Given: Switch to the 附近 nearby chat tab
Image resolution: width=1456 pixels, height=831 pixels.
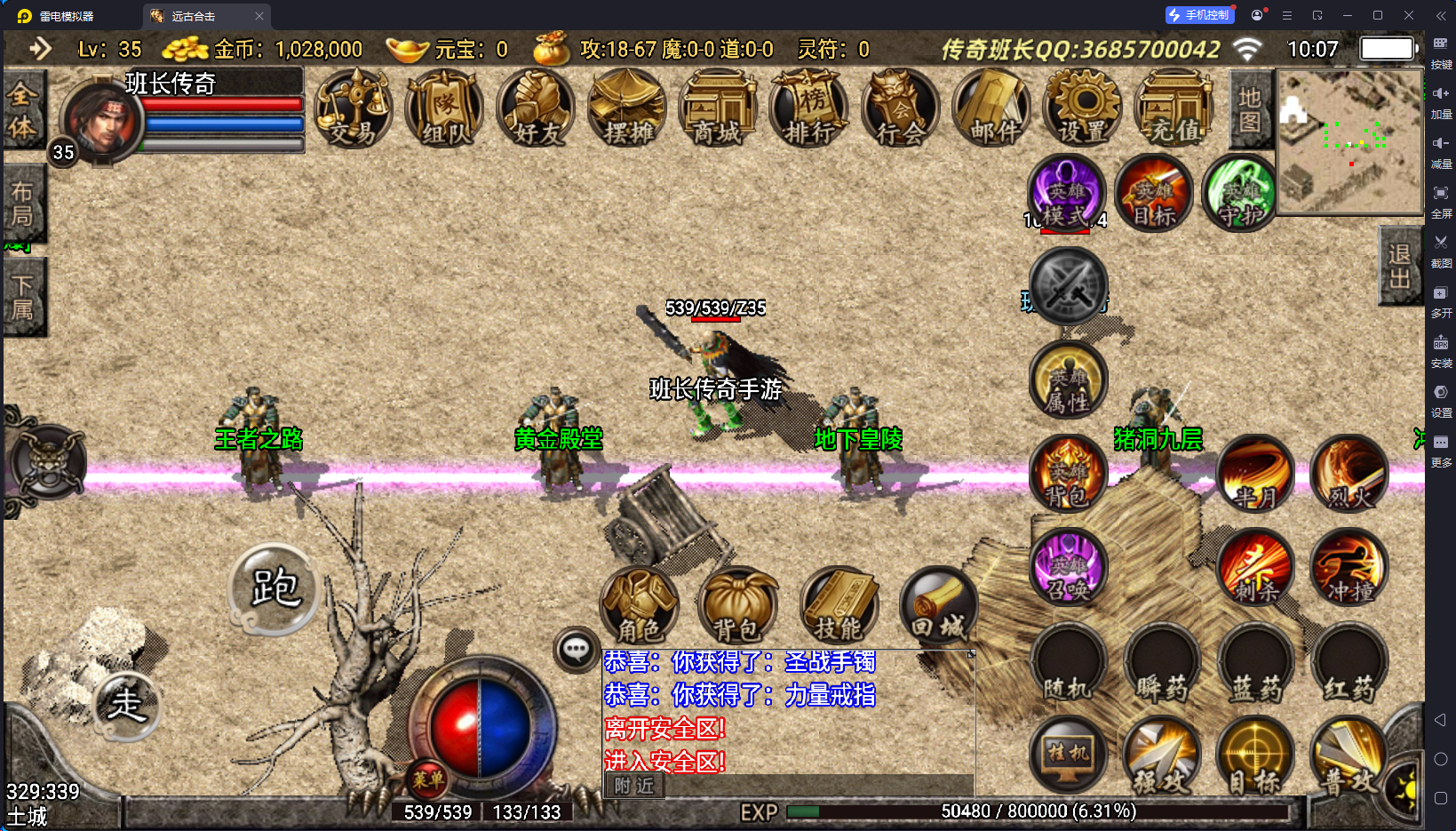Looking at the screenshot, I should tap(634, 786).
